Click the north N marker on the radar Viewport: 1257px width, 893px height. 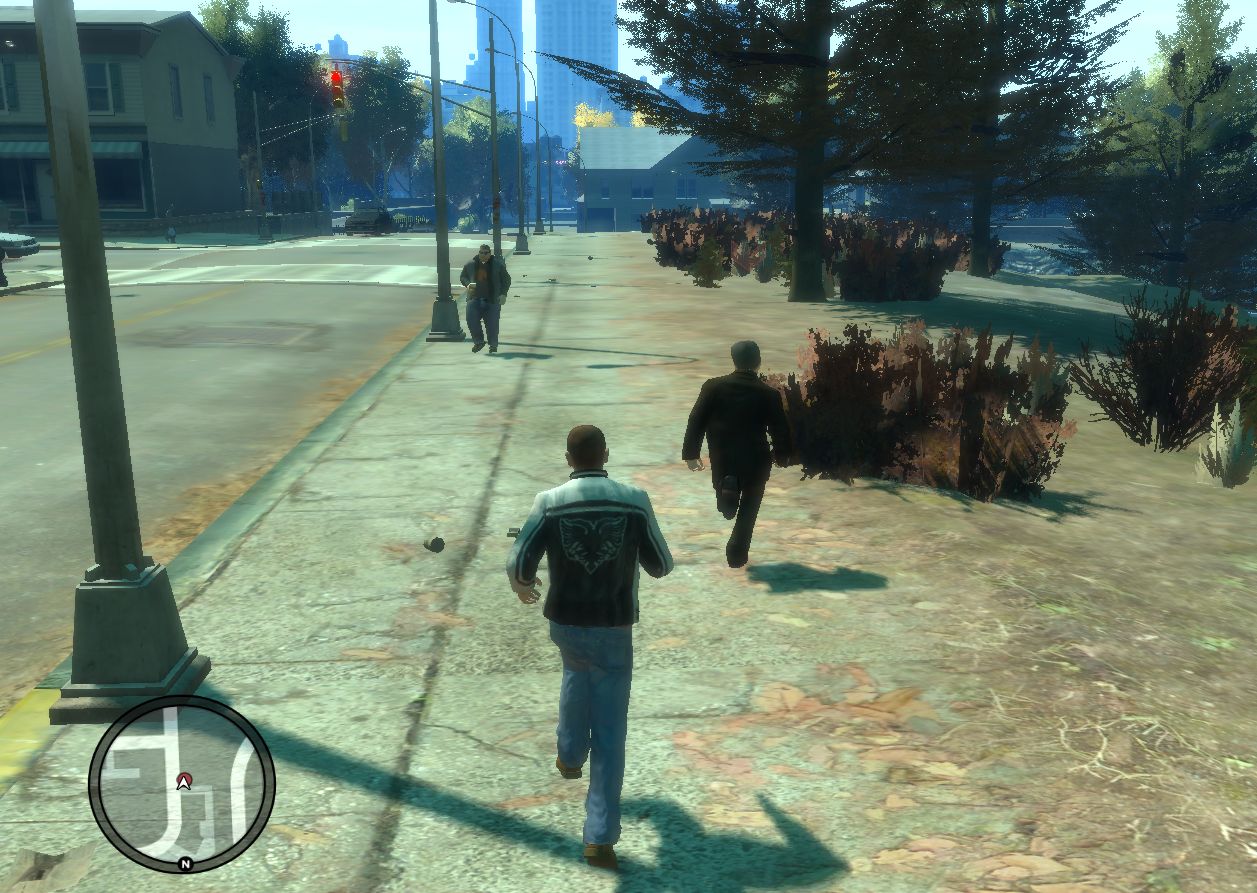185,864
